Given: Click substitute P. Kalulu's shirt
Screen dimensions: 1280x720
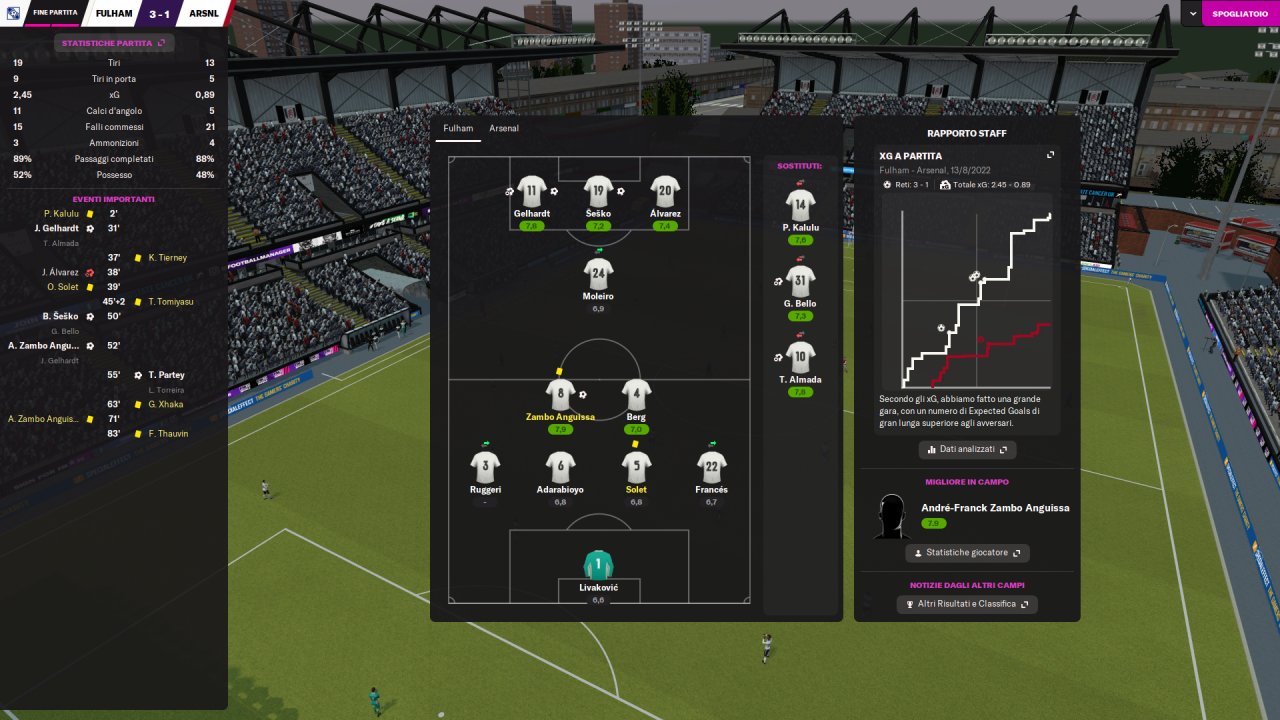Looking at the screenshot, I should click(800, 205).
